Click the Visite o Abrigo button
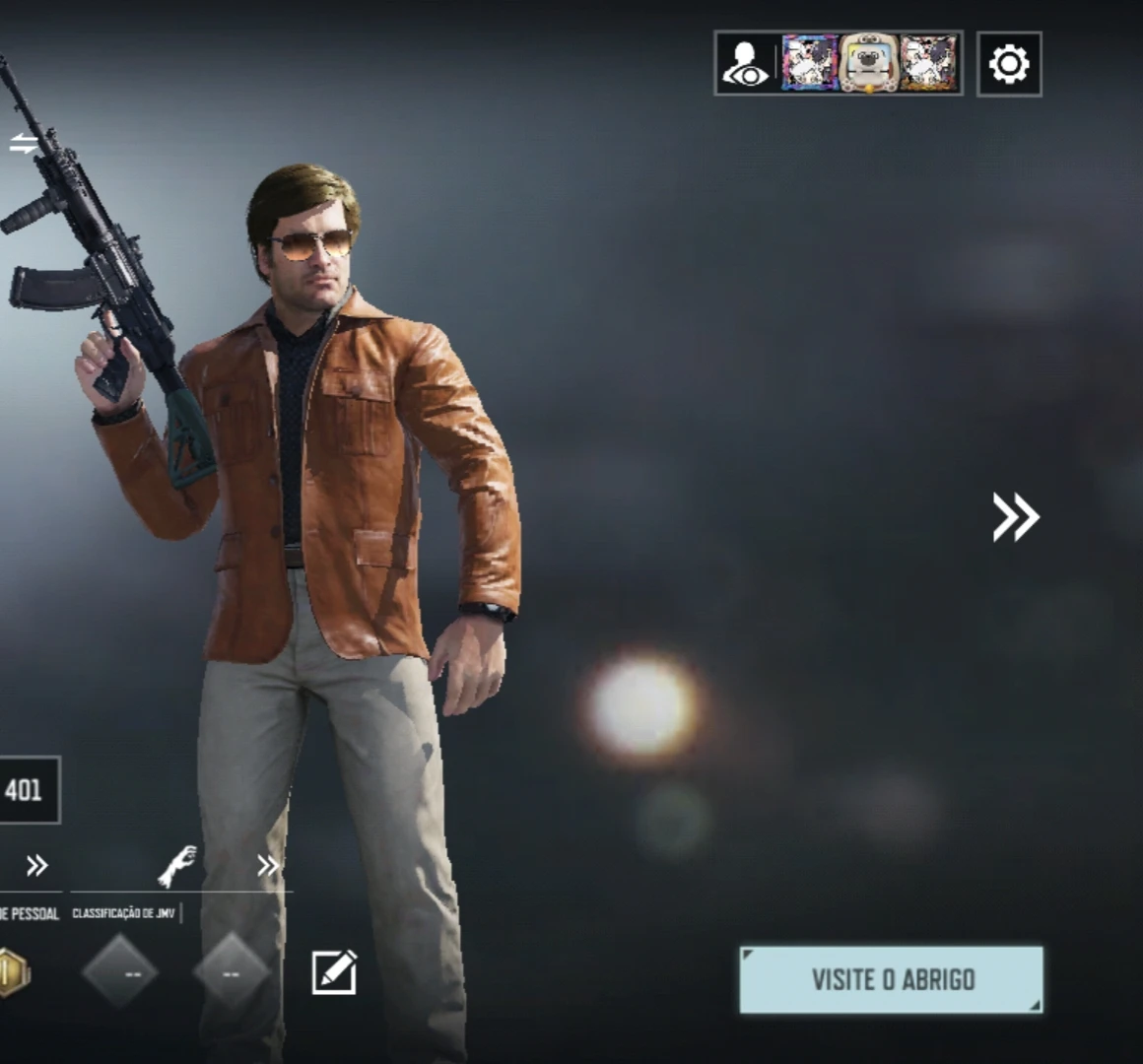Screen dimensions: 1143x1064 pyautogui.click(x=892, y=979)
